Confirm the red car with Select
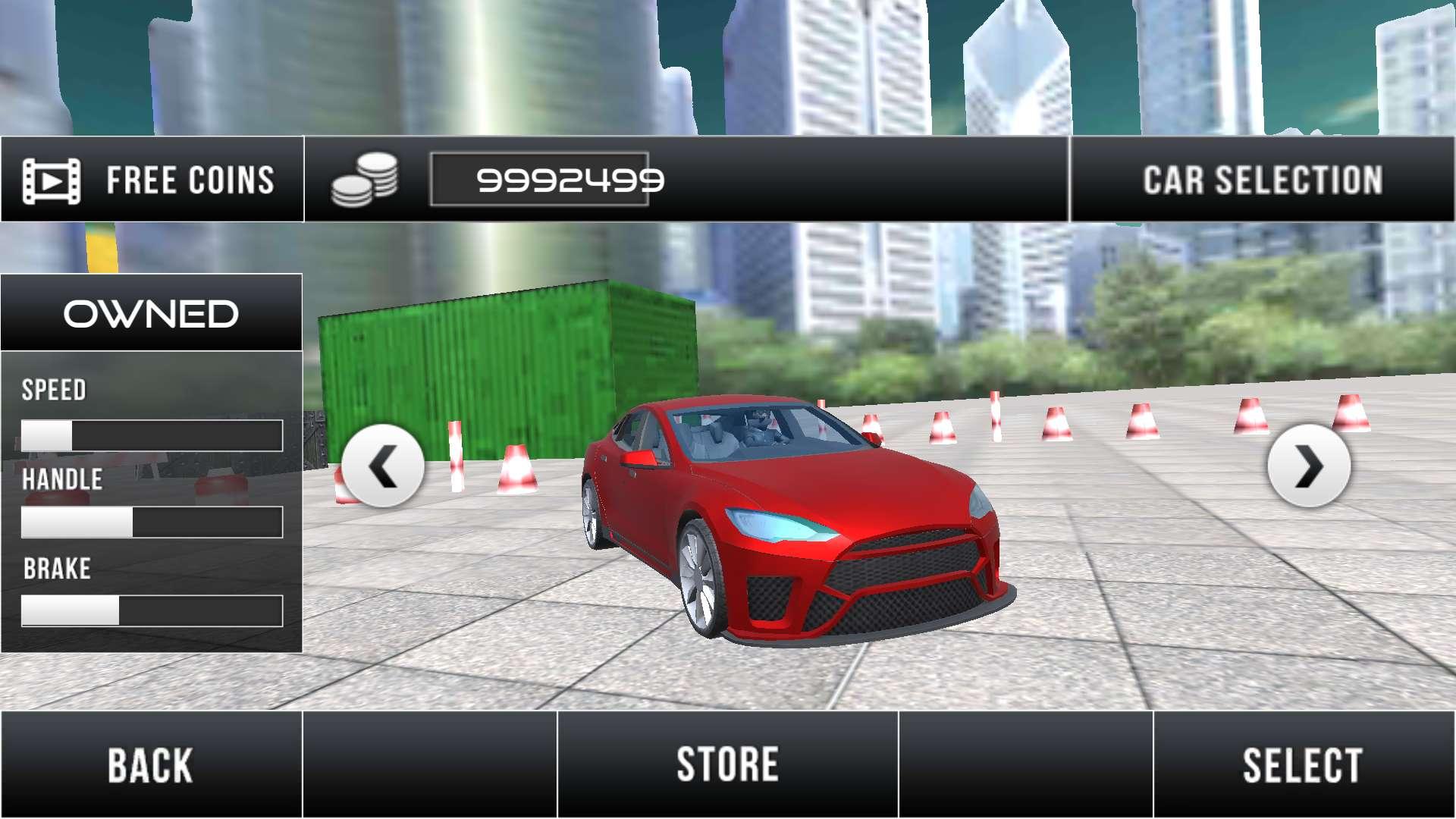The height and width of the screenshot is (819, 1456). [1303, 764]
